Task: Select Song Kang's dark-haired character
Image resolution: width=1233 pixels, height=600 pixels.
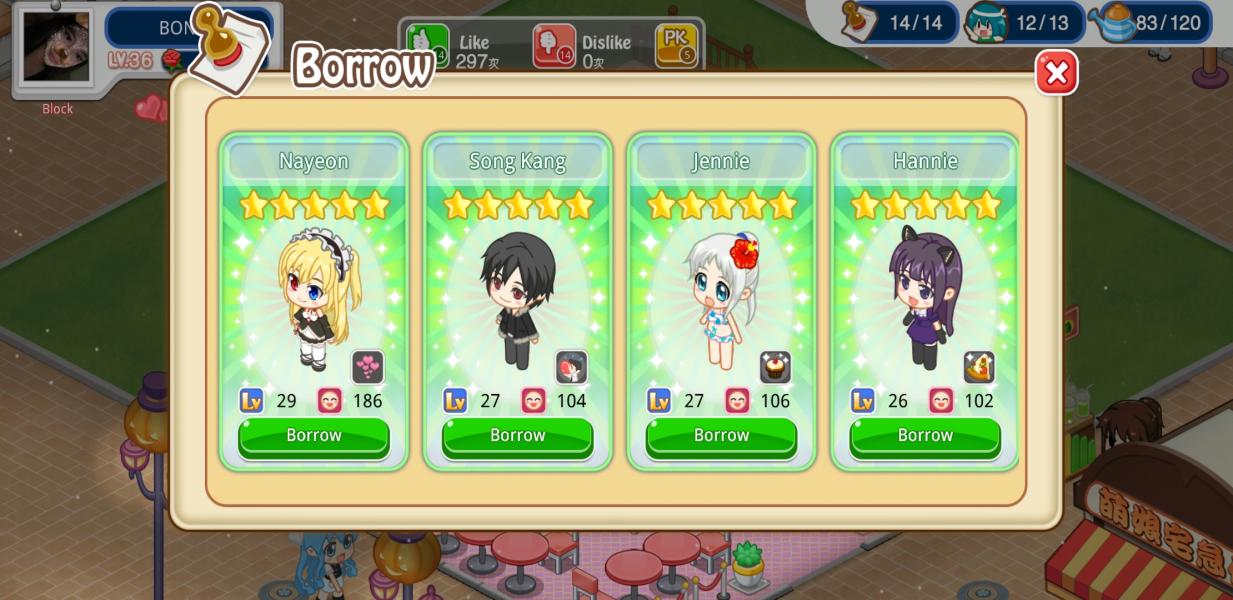Action: (x=517, y=299)
